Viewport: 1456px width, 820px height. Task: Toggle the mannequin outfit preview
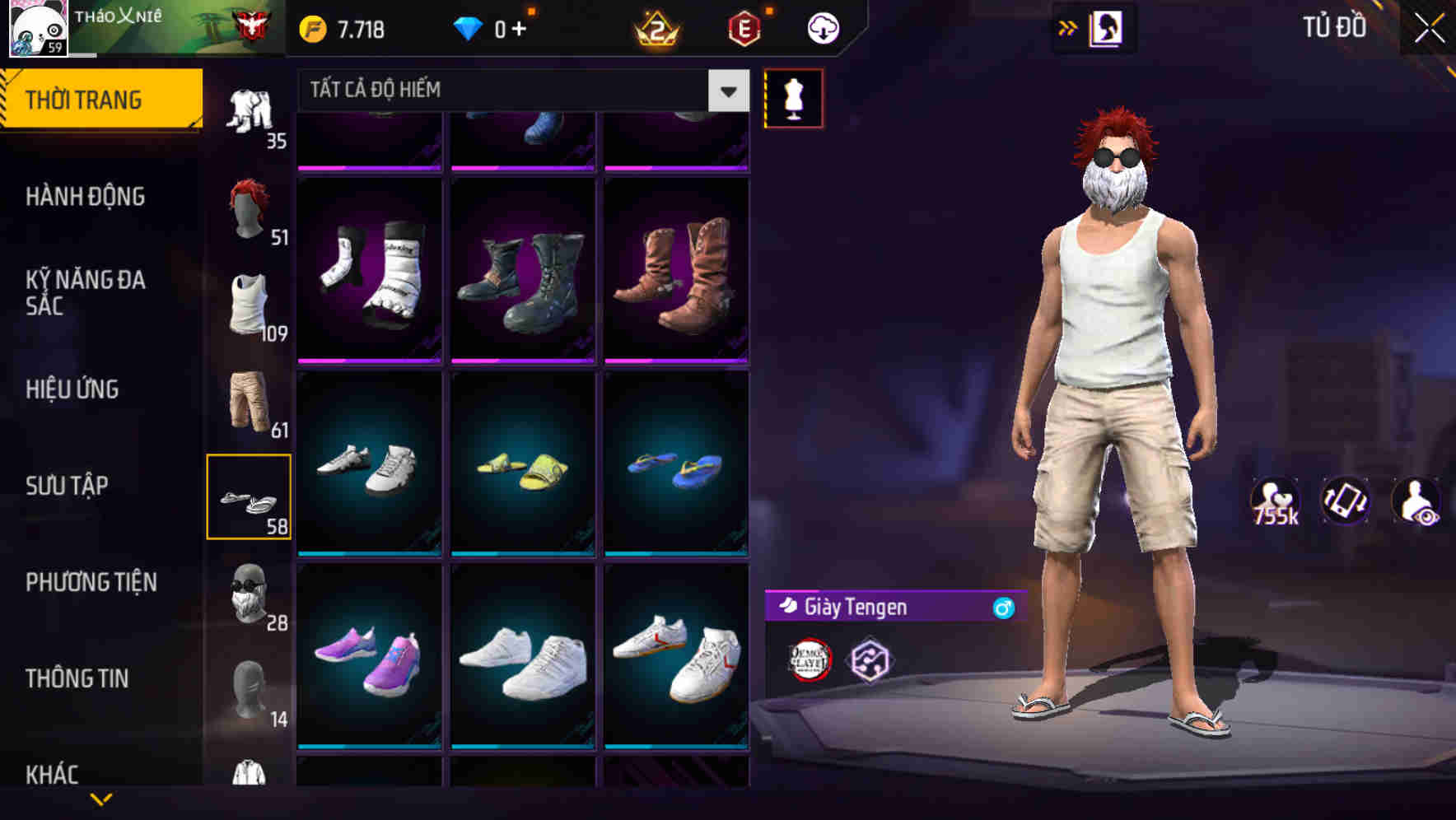pyautogui.click(x=793, y=99)
